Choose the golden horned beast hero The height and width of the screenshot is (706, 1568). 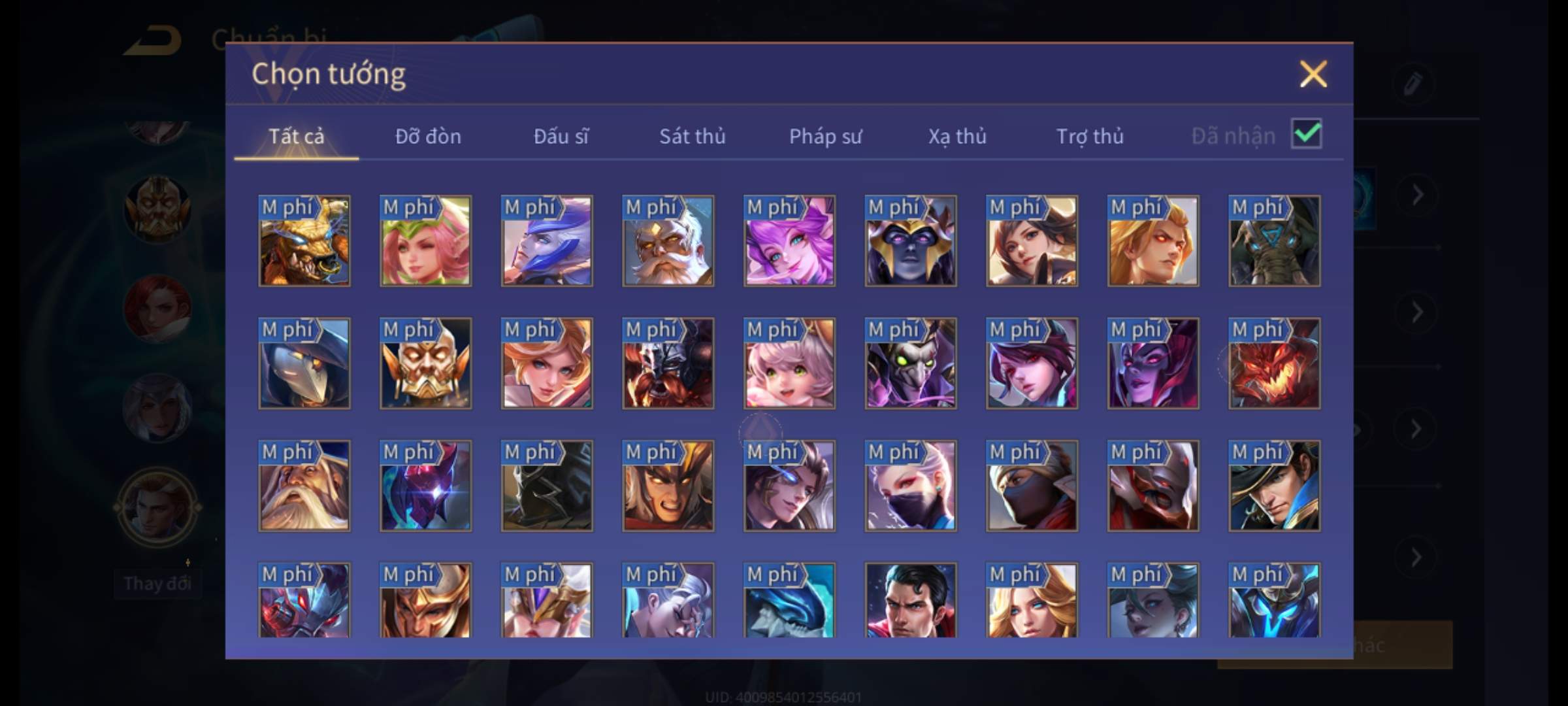[304, 241]
